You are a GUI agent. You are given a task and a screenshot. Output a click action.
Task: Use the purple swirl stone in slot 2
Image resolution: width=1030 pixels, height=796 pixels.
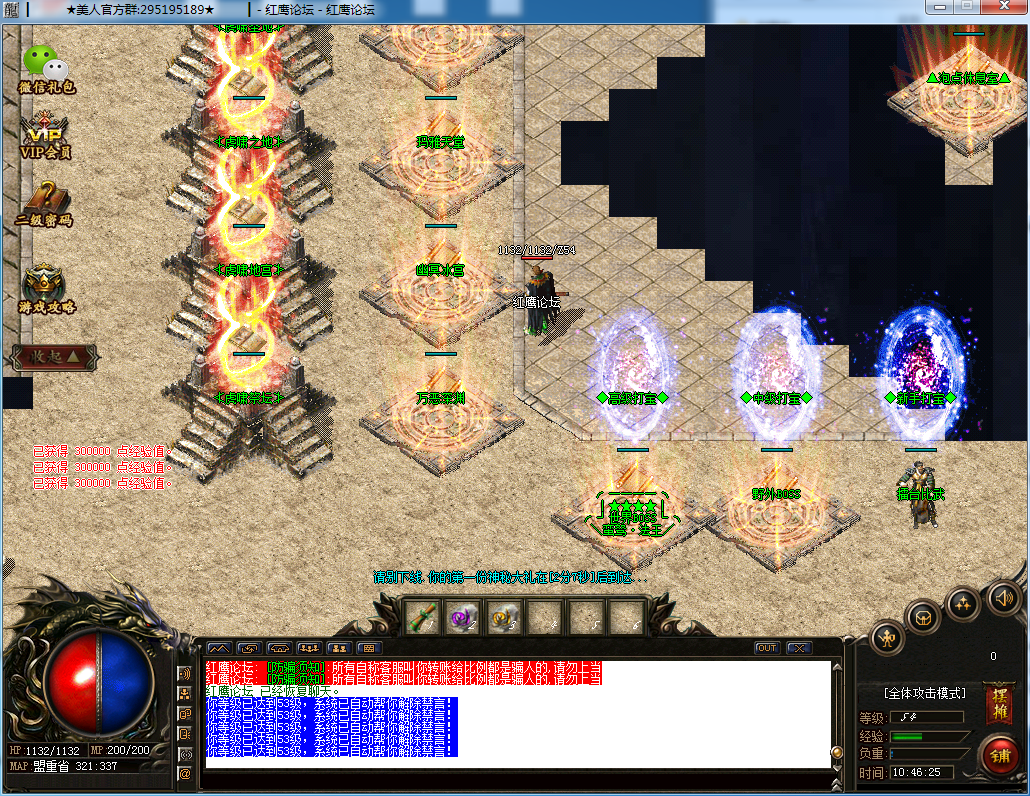462,618
